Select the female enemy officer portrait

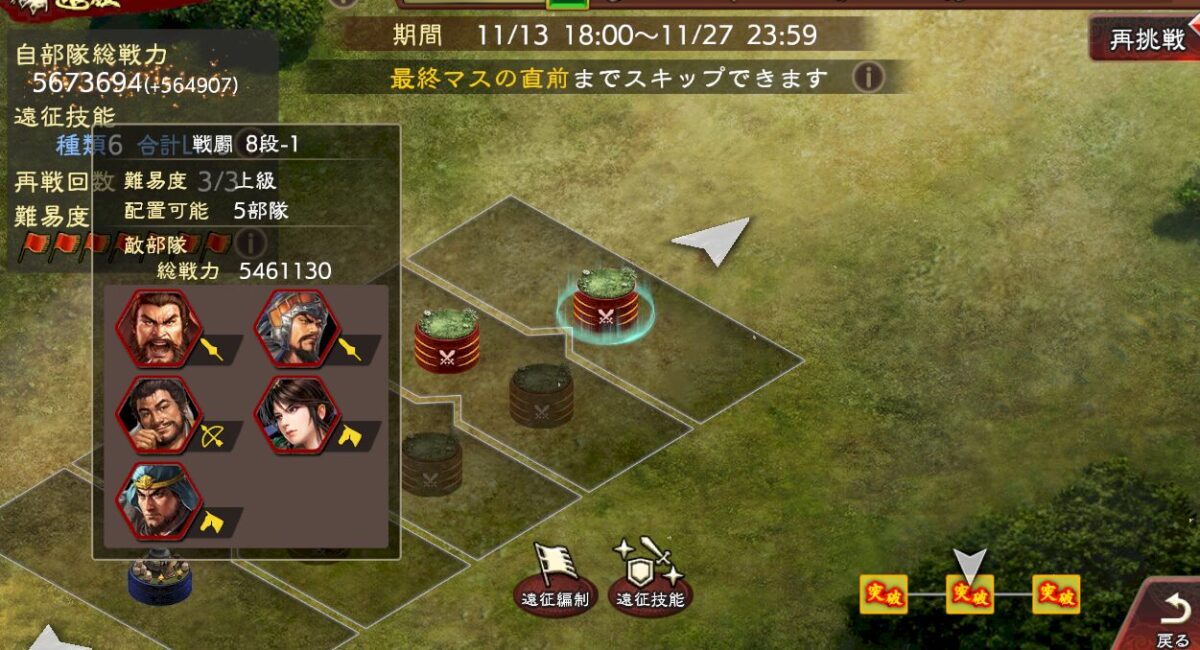pyautogui.click(x=297, y=414)
